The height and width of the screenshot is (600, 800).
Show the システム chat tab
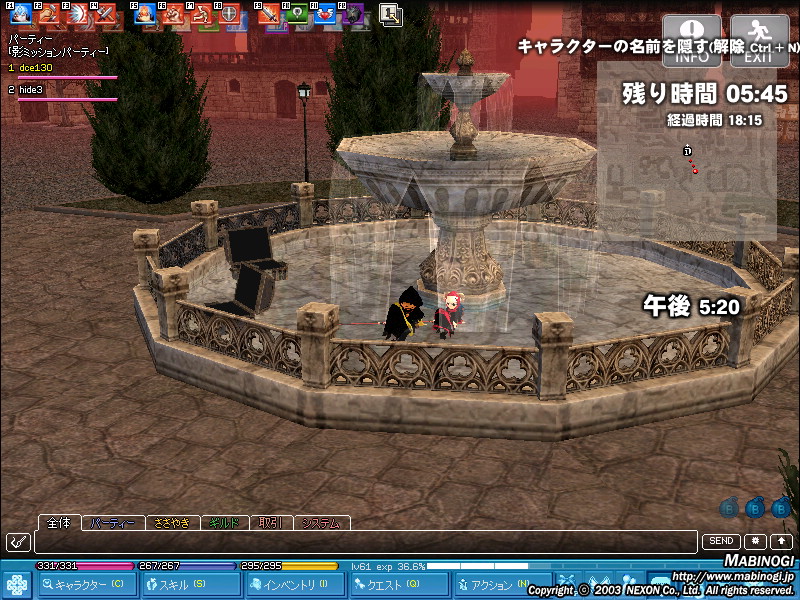click(x=322, y=523)
